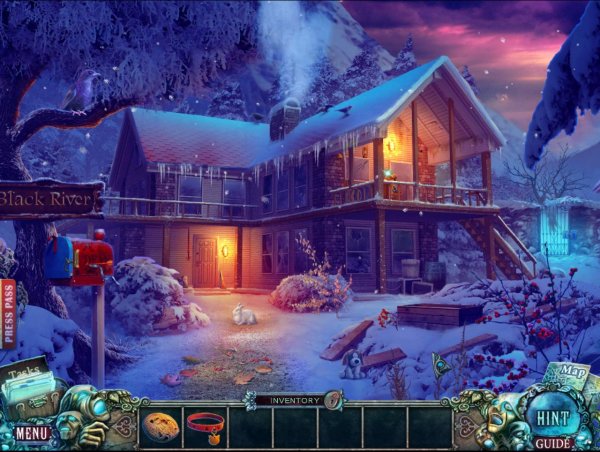Open the Menu button
Screen dimensions: 600x452
(32, 434)
